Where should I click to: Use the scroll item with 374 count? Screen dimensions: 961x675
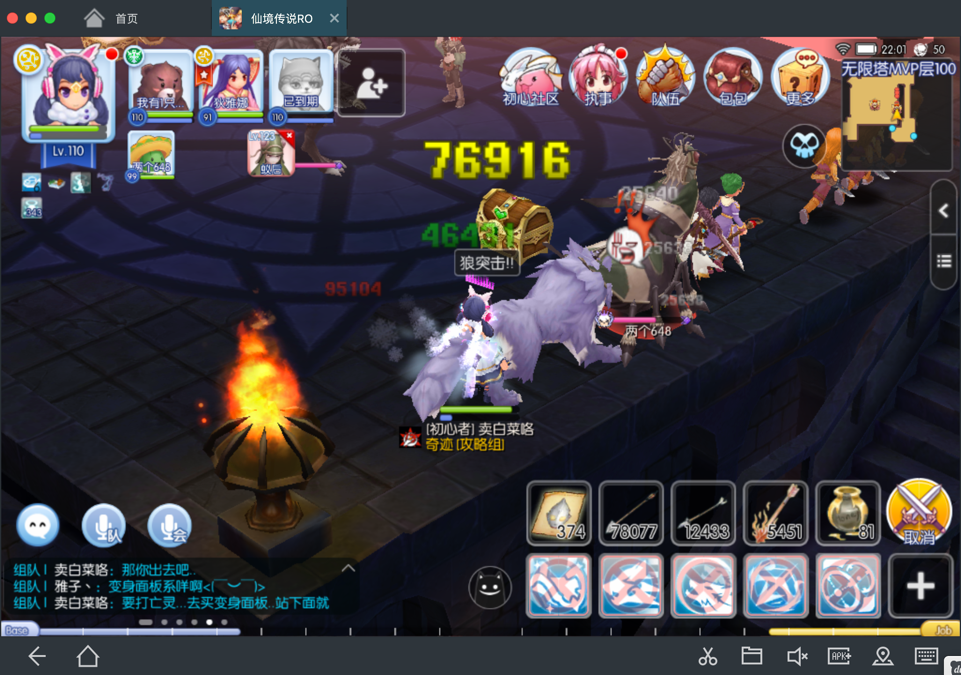[x=559, y=513]
